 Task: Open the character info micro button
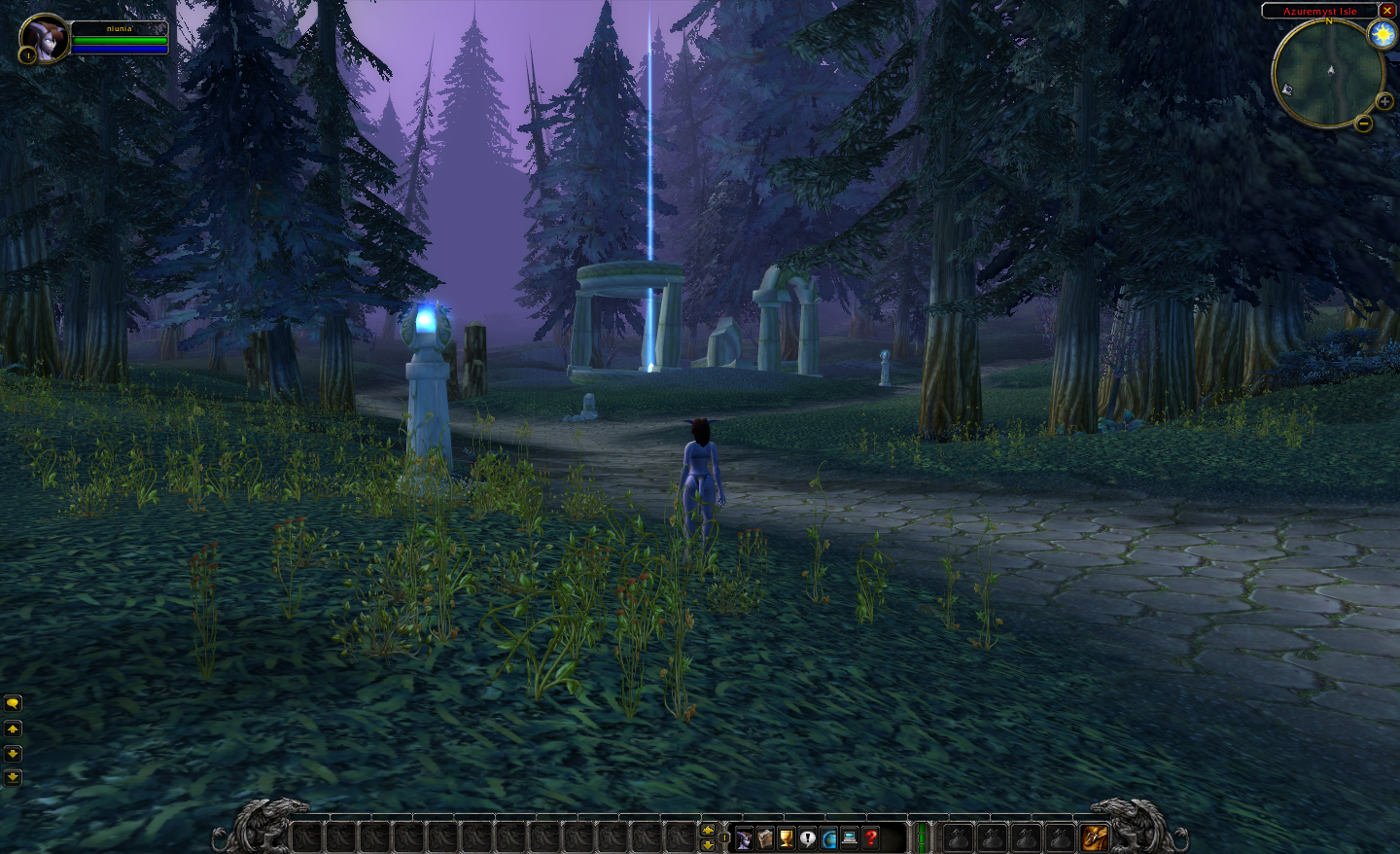(x=745, y=837)
